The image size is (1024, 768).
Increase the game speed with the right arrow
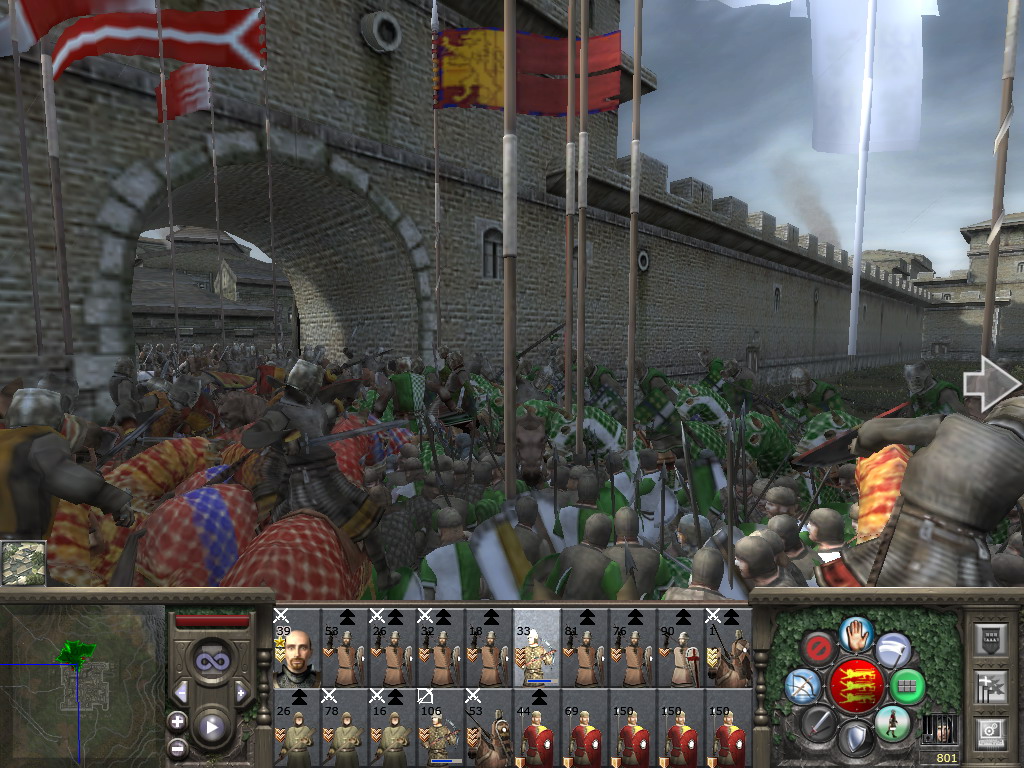(241, 692)
